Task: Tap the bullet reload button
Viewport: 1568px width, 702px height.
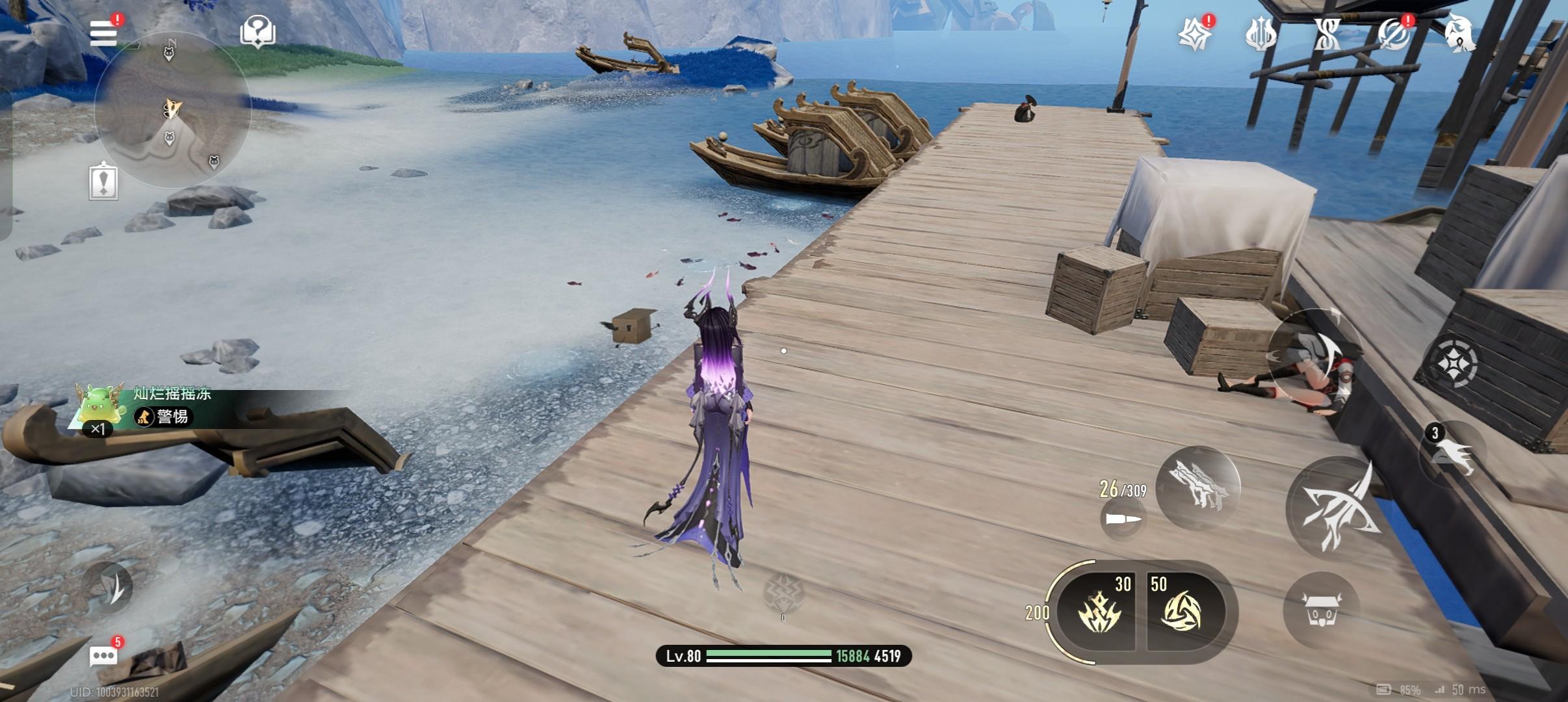Action: click(x=1123, y=519)
